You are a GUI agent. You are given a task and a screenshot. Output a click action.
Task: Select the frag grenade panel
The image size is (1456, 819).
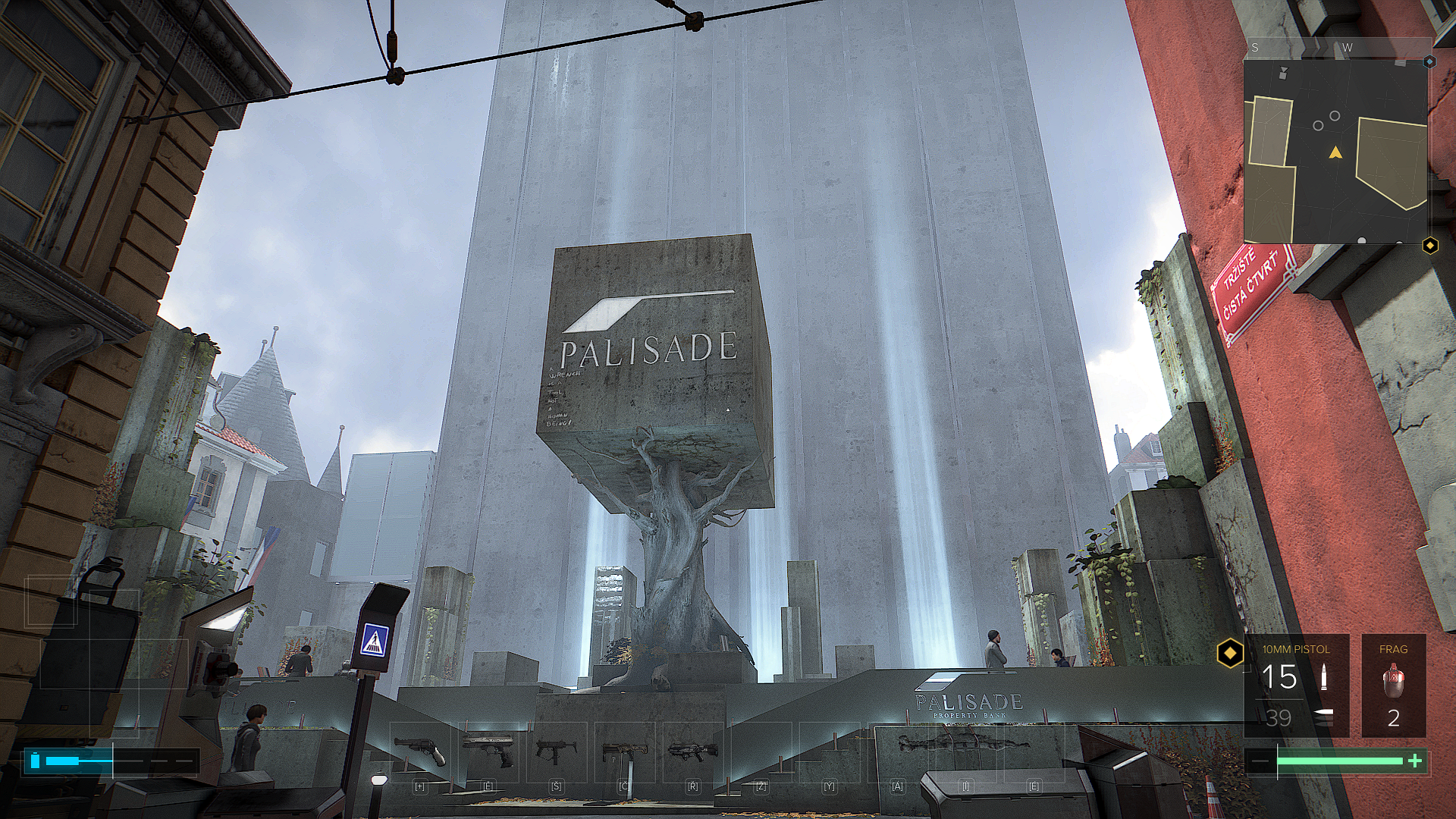click(1393, 686)
